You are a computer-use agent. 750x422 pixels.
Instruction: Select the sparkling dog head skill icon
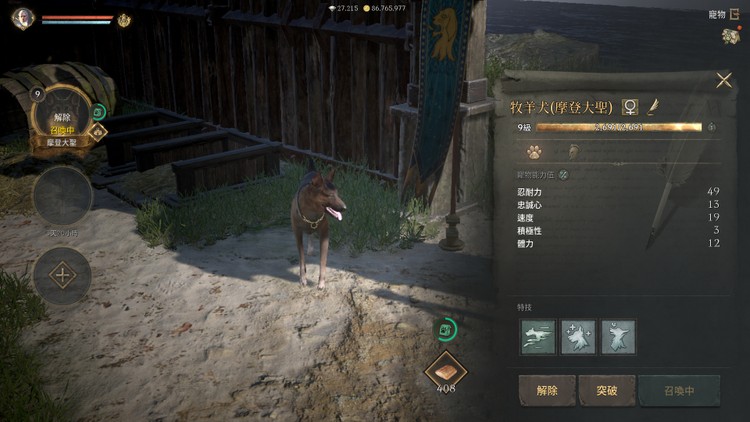click(x=578, y=336)
